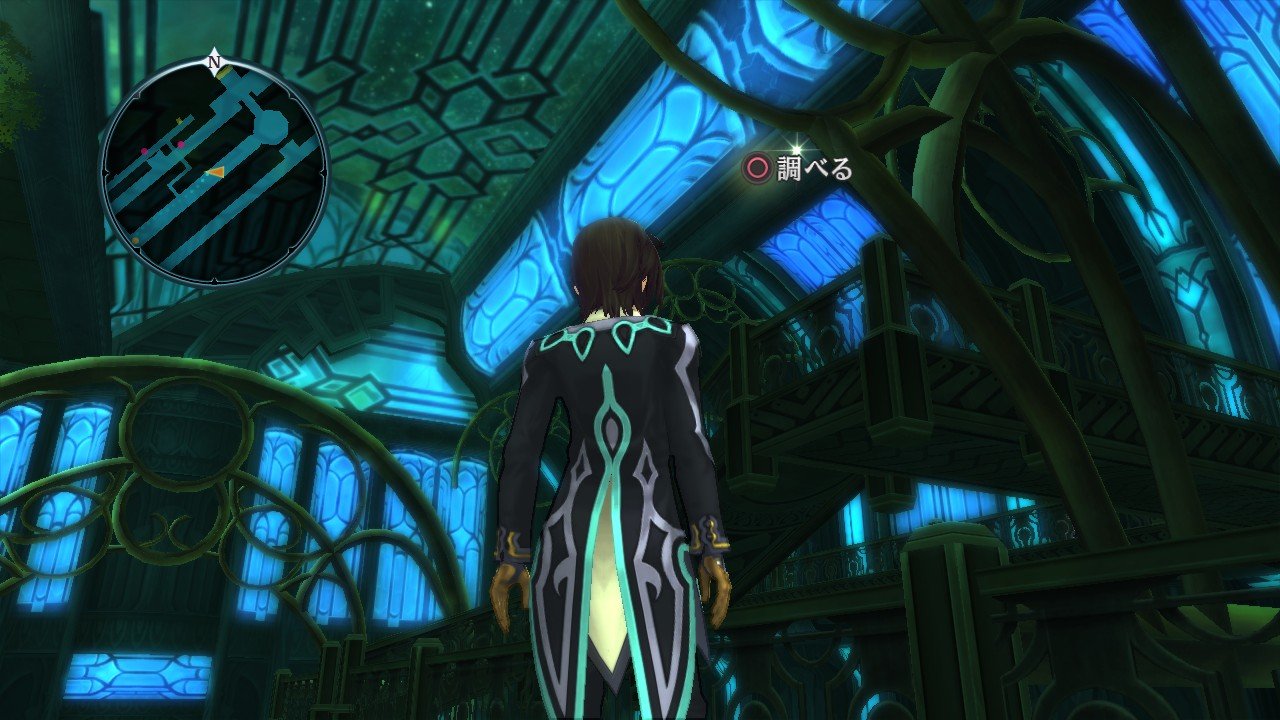Click the upper pink dot marker on the minimap
Screen dimensions: 1280x720
pyautogui.click(x=180, y=145)
